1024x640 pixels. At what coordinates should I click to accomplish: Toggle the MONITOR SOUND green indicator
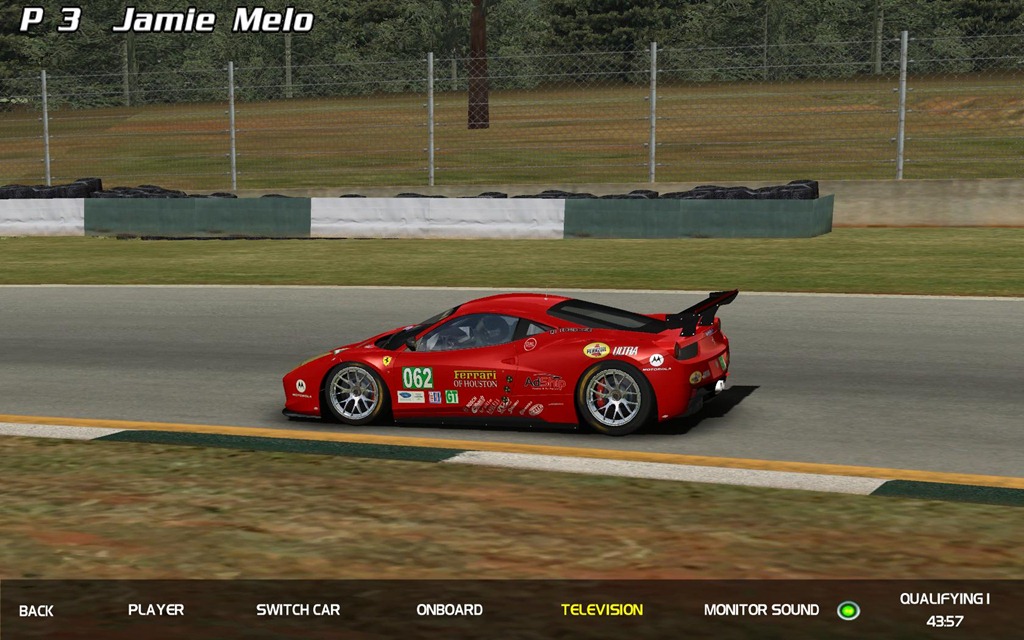click(848, 610)
